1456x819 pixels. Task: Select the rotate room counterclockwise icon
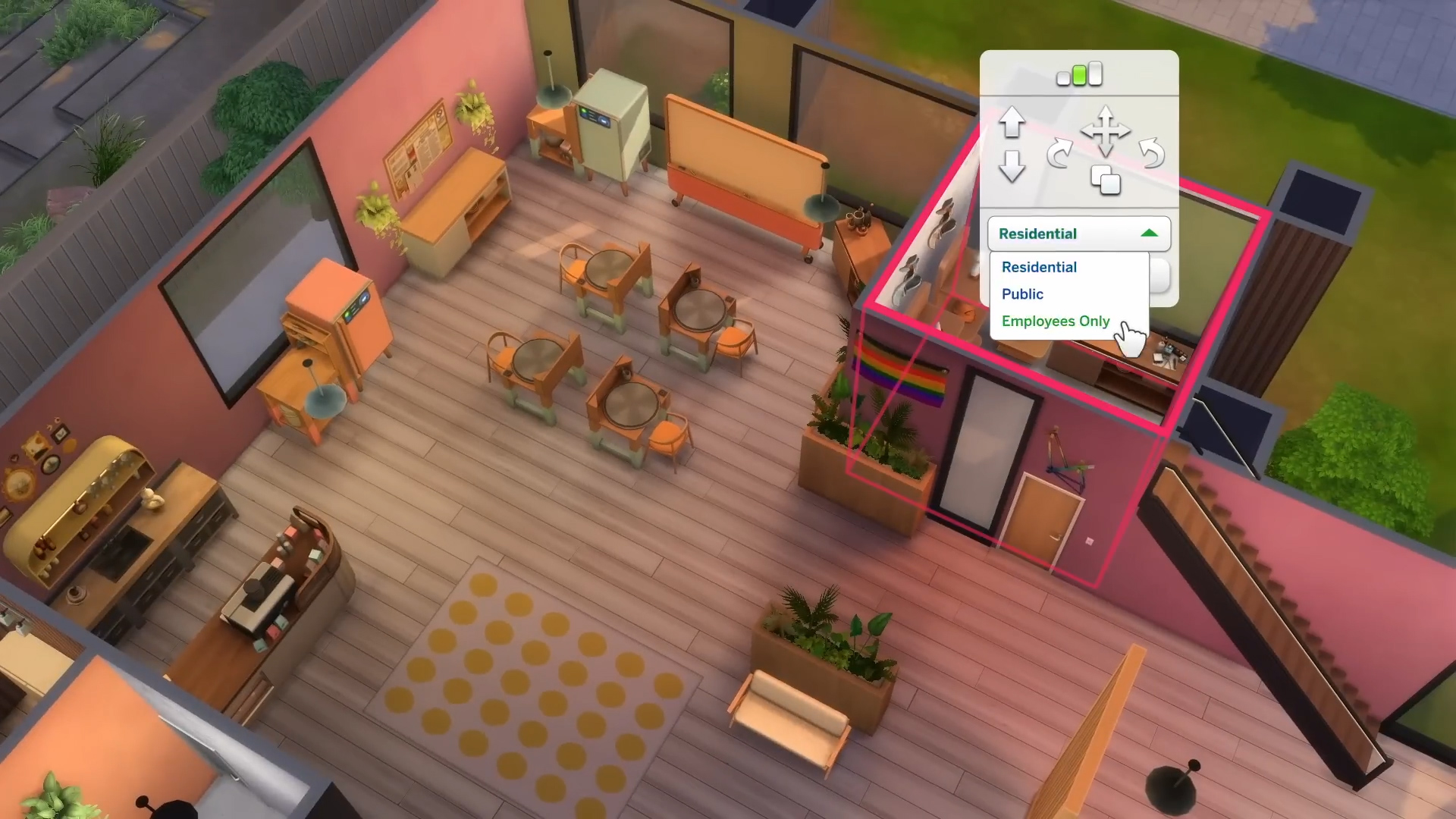point(1150,152)
